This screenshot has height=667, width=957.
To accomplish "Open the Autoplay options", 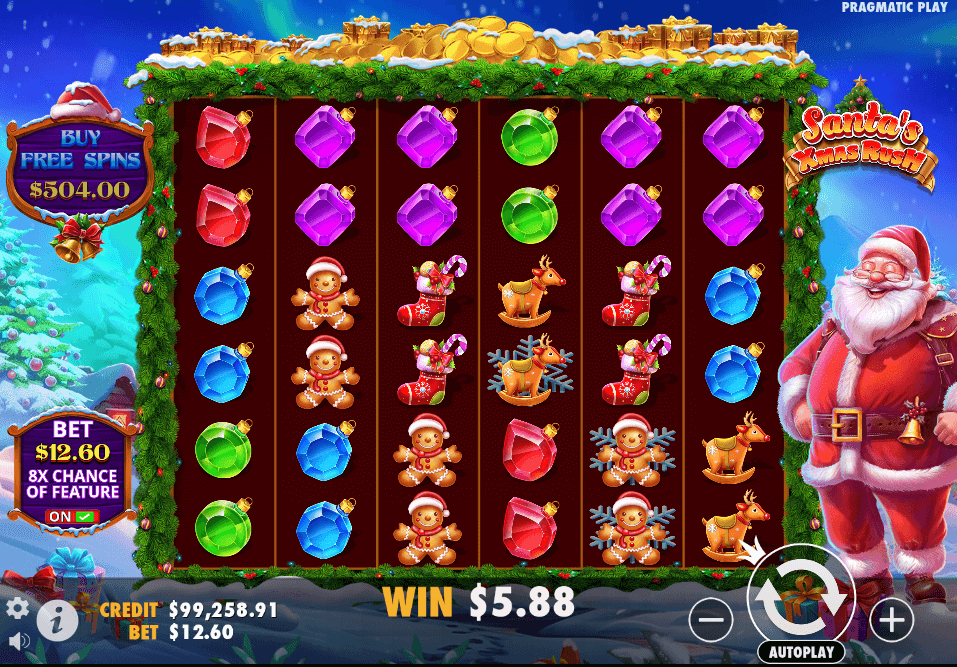I will [x=800, y=652].
